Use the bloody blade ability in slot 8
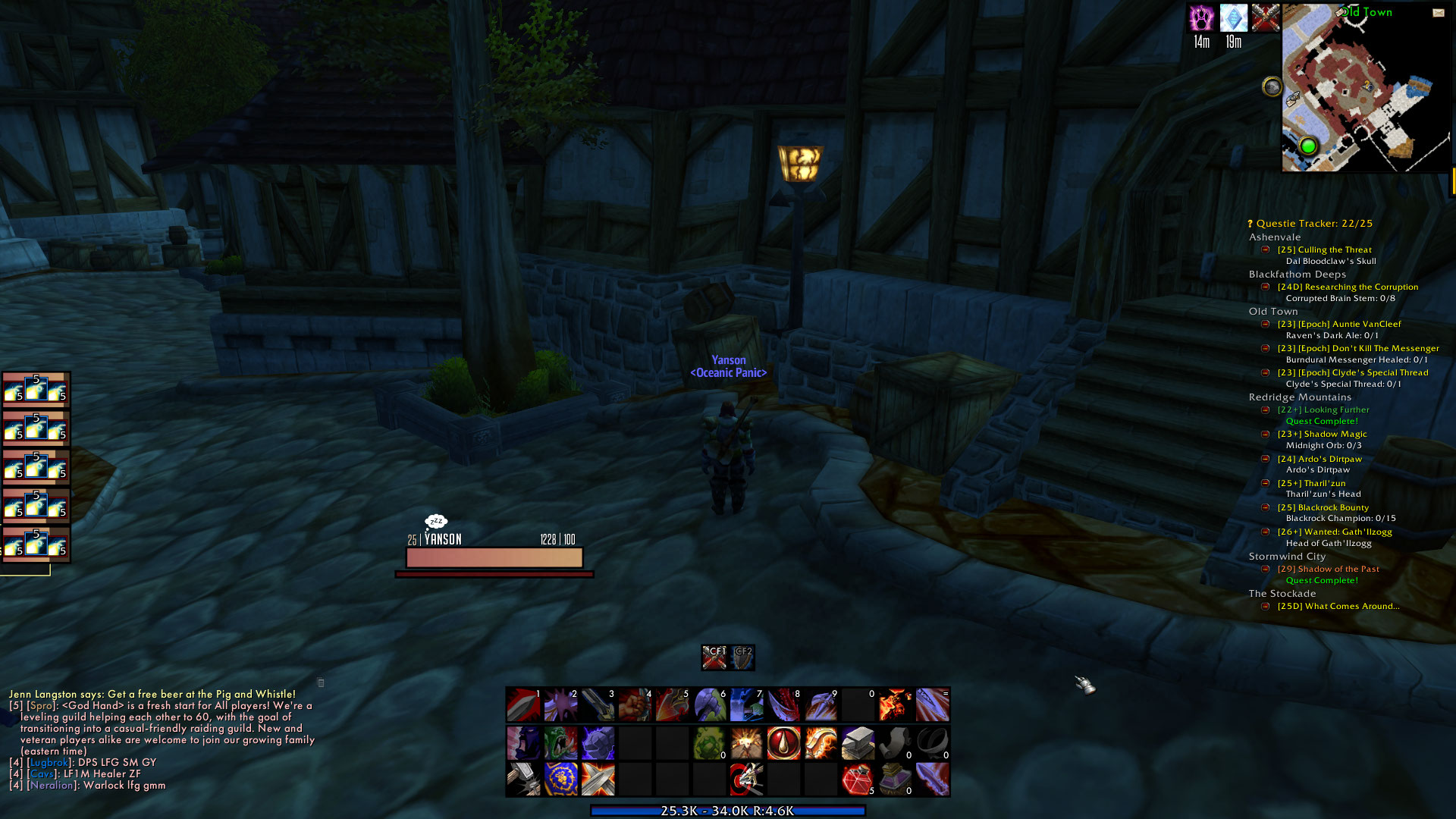Viewport: 1456px width, 819px height. coord(783,705)
